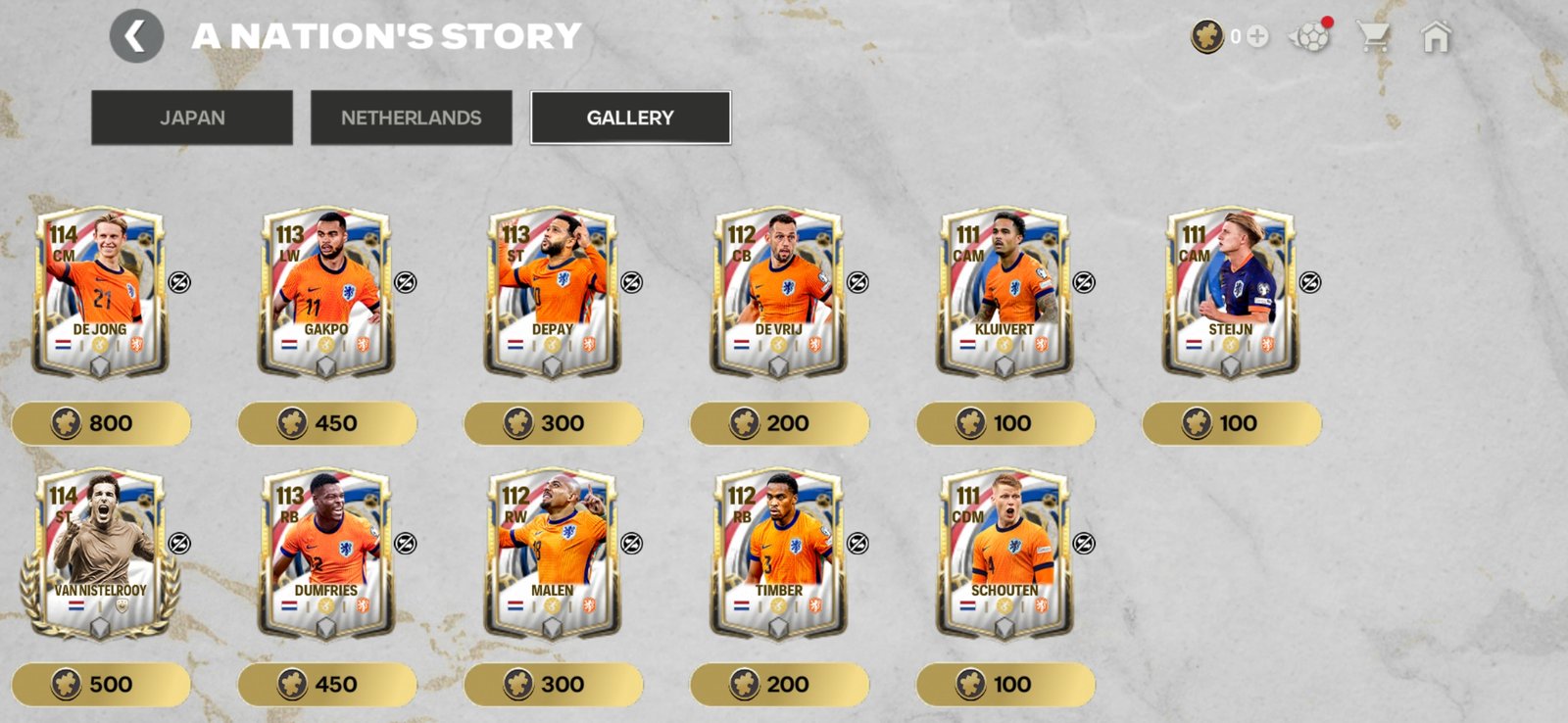Expand Kluivert's 100 token price bar
The height and width of the screenshot is (723, 1568).
tap(1006, 423)
